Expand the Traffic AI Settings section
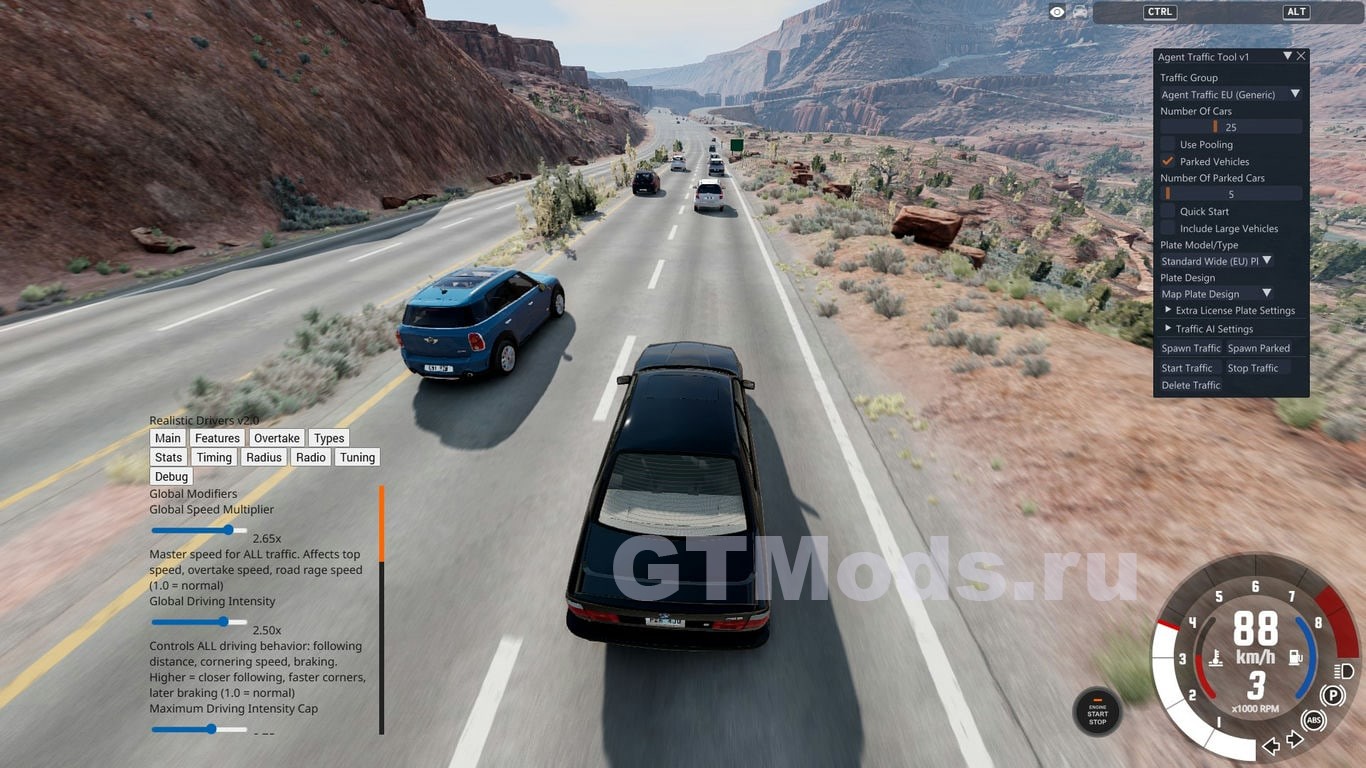Viewport: 1366px width, 768px height. click(1168, 328)
